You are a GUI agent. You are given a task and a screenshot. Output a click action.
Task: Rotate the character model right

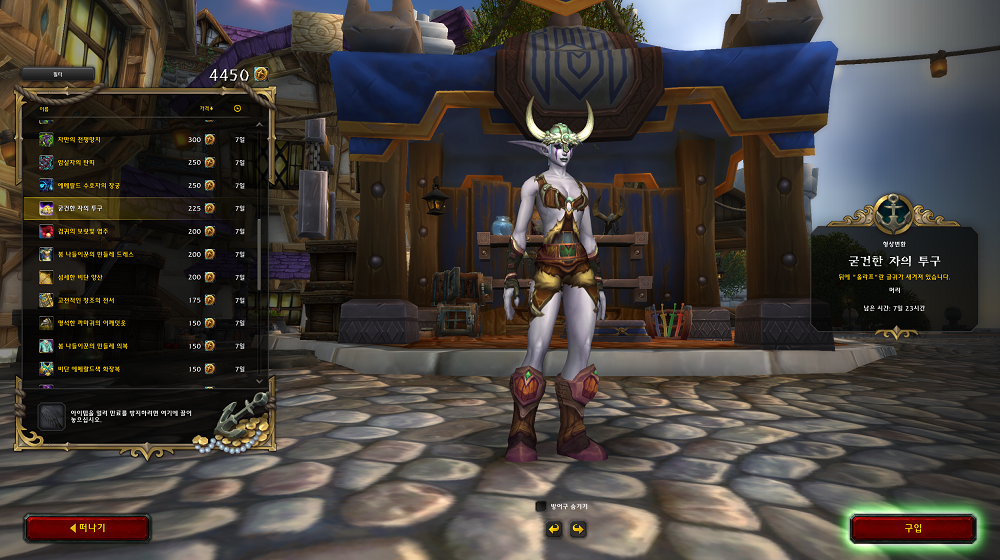pyautogui.click(x=577, y=528)
